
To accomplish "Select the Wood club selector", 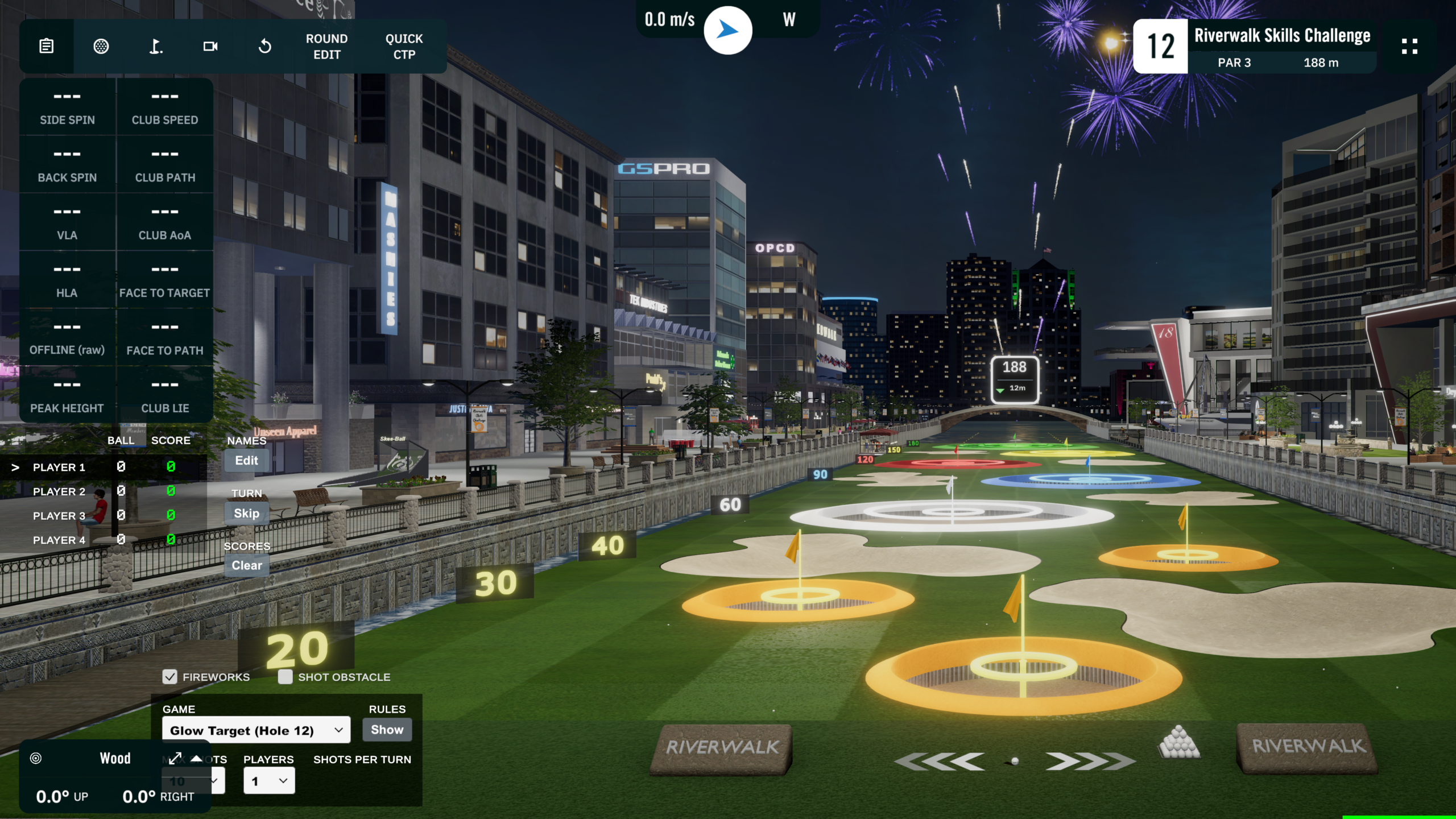I will pos(115,758).
